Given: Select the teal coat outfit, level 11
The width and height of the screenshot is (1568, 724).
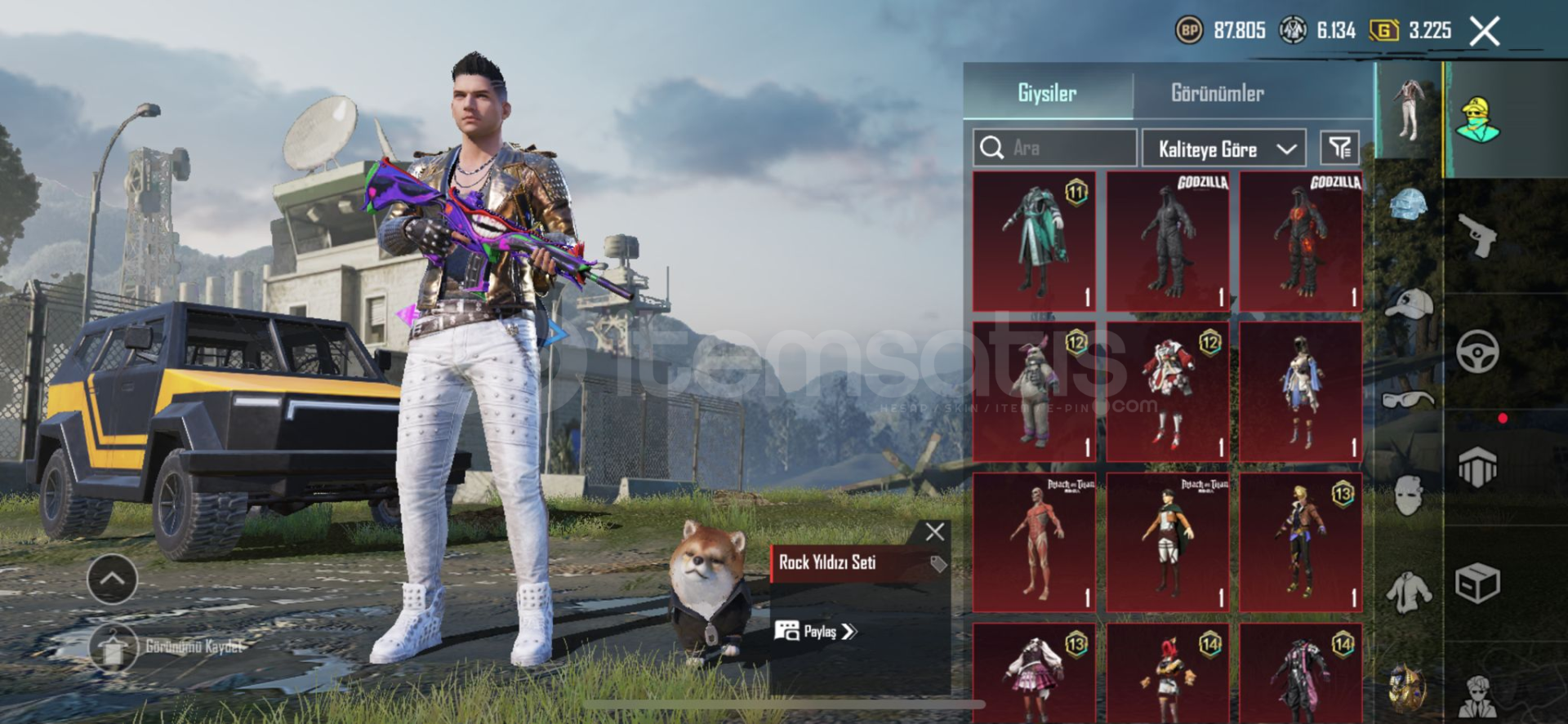Looking at the screenshot, I should (x=1035, y=241).
